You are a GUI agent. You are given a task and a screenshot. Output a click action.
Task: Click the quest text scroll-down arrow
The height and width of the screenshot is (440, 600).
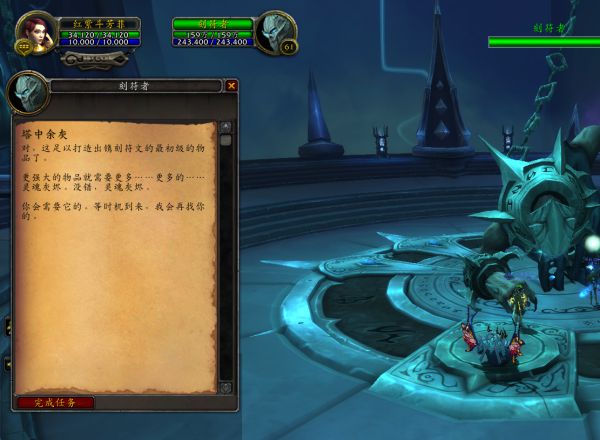(225, 387)
